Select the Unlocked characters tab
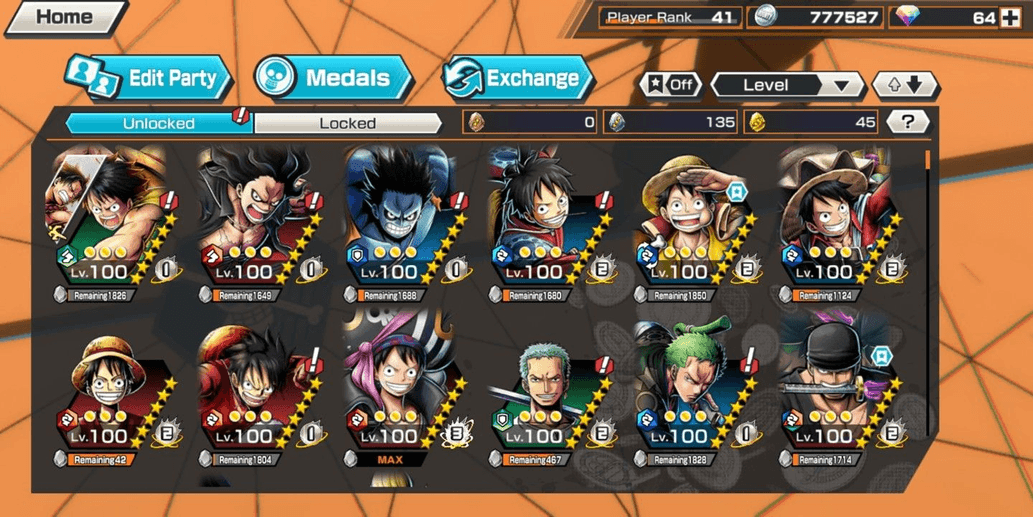Viewport: 1033px width, 517px height. (x=158, y=123)
